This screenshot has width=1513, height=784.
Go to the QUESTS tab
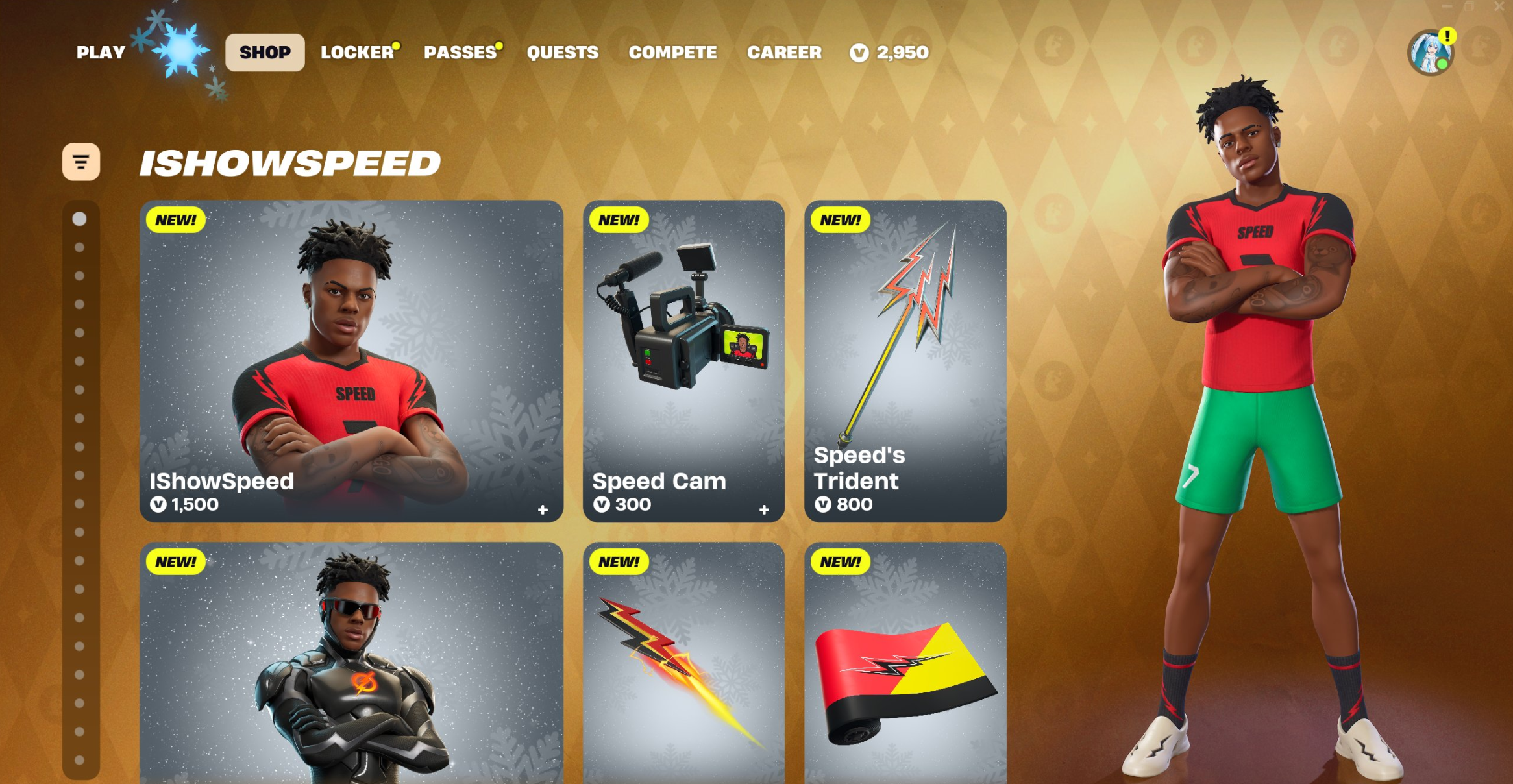[x=562, y=53]
